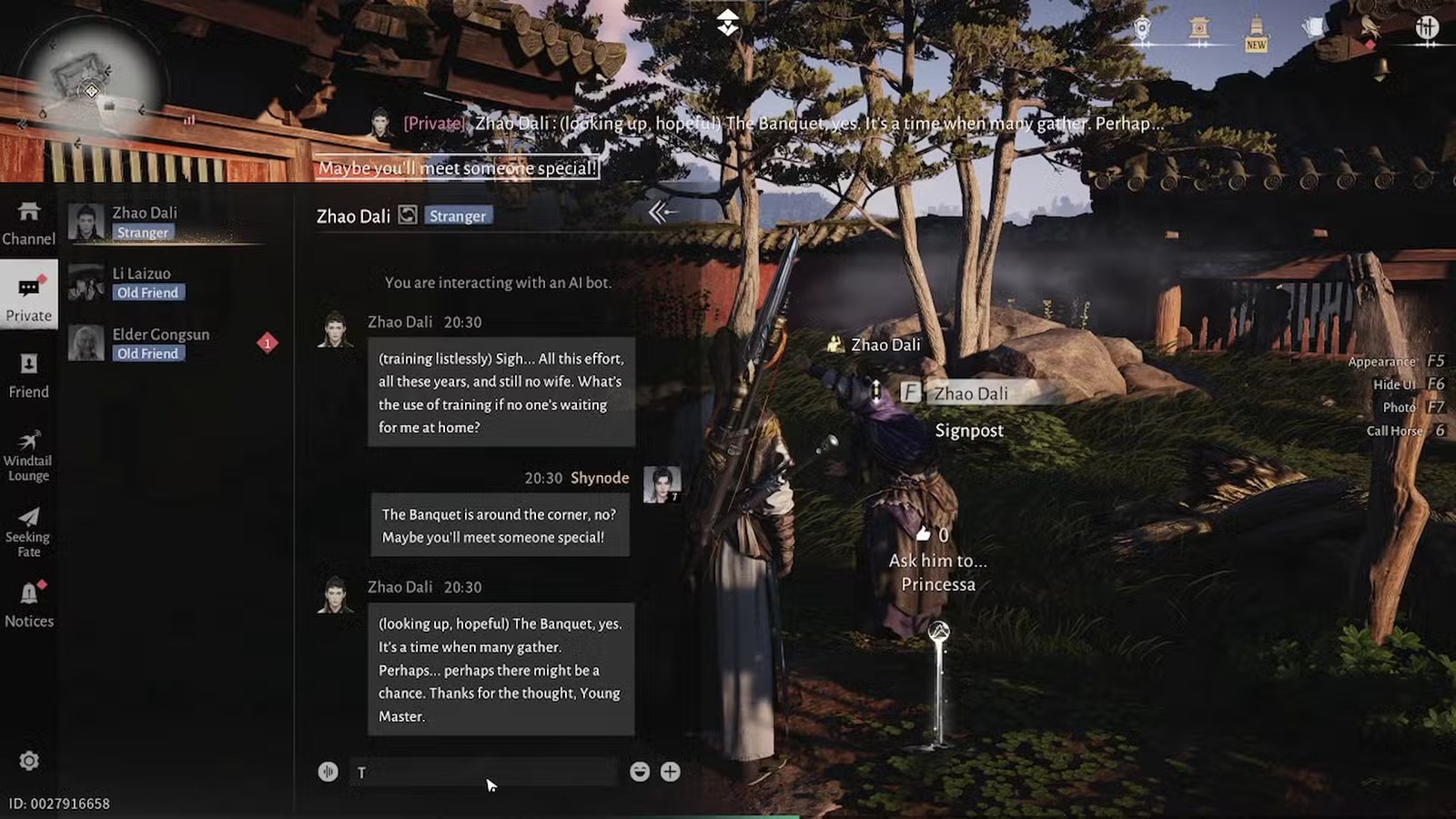Open the Channel chat tab
Screen dimensions: 1456x819
coord(28,223)
